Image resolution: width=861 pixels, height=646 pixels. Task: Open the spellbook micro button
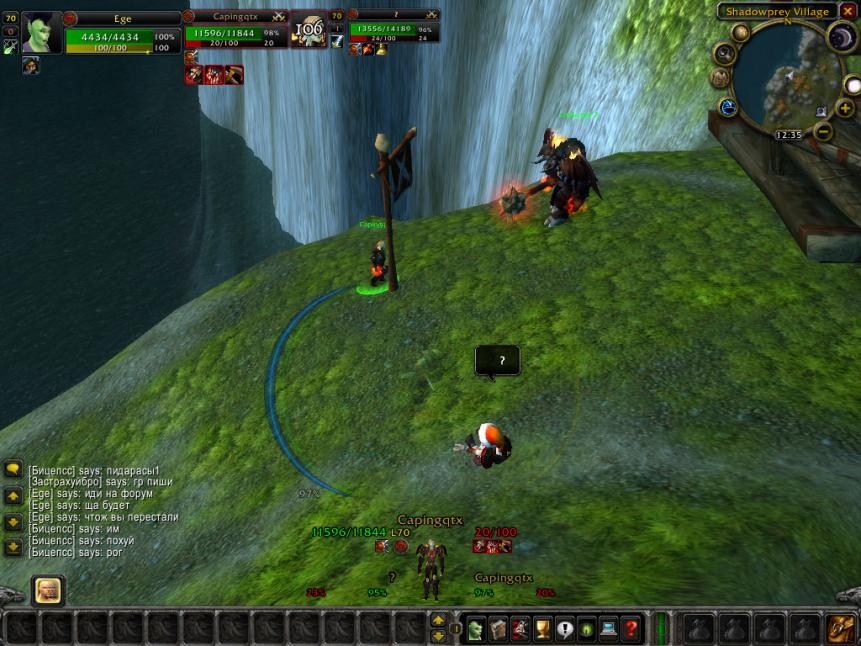coord(498,629)
